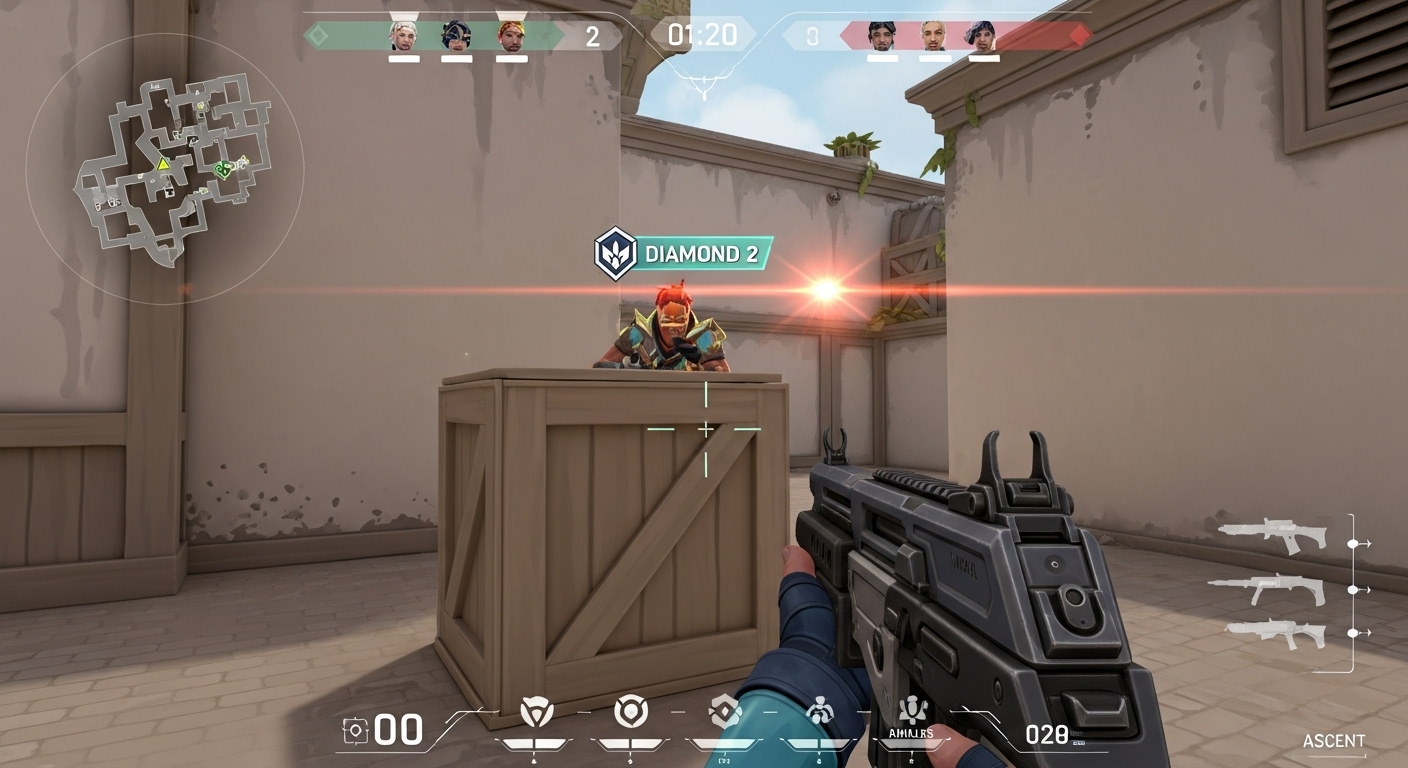
Task: Select the teammate portrait with orange bandana
Action: [511, 35]
